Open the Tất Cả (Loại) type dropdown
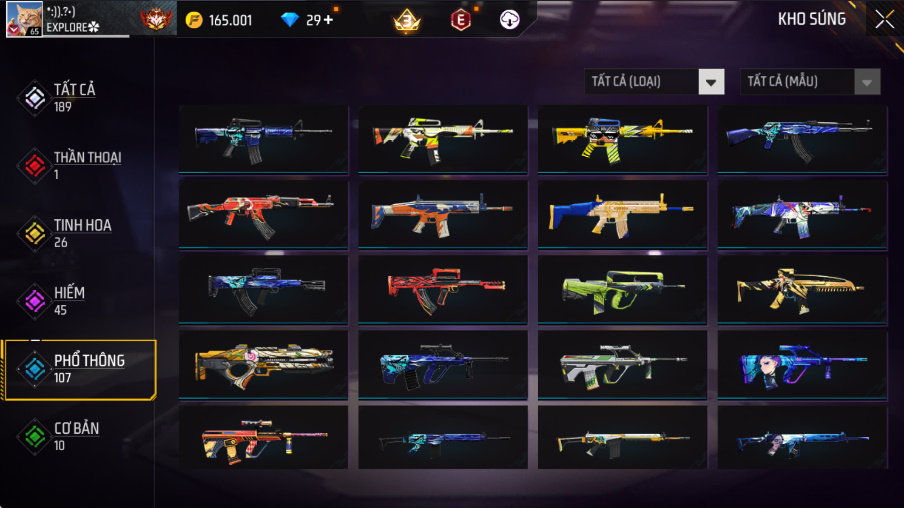Screen dimensions: 904x508 [655, 82]
